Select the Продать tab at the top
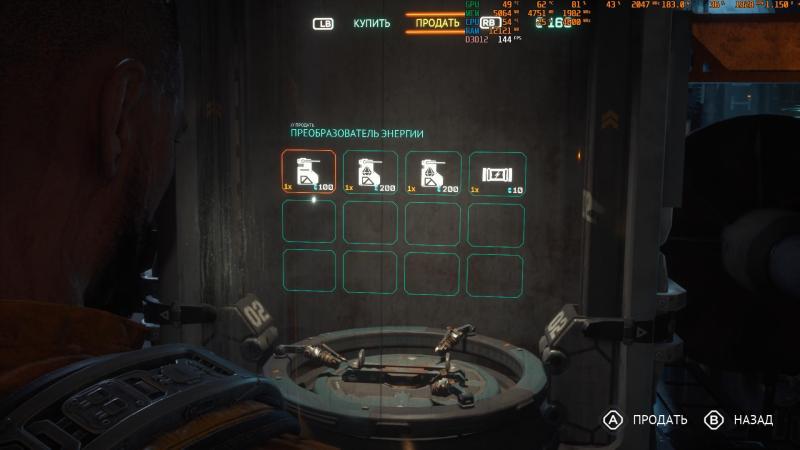 [x=437, y=22]
